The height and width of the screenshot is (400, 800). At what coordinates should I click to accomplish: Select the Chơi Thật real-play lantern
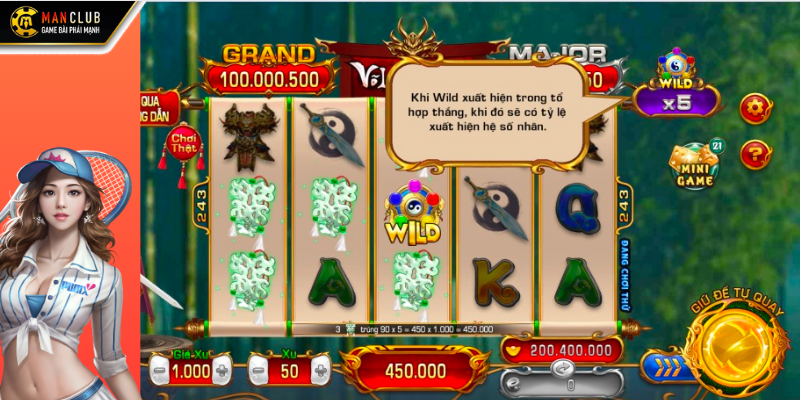click(185, 142)
